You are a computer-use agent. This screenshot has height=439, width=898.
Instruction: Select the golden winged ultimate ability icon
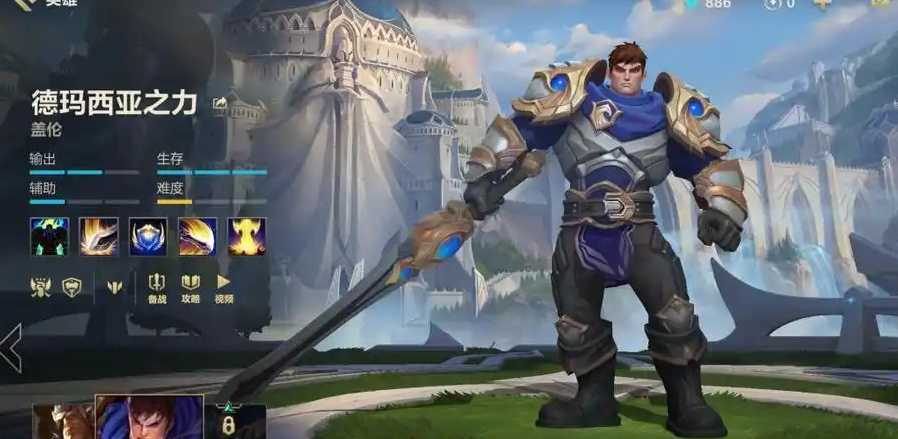point(247,236)
